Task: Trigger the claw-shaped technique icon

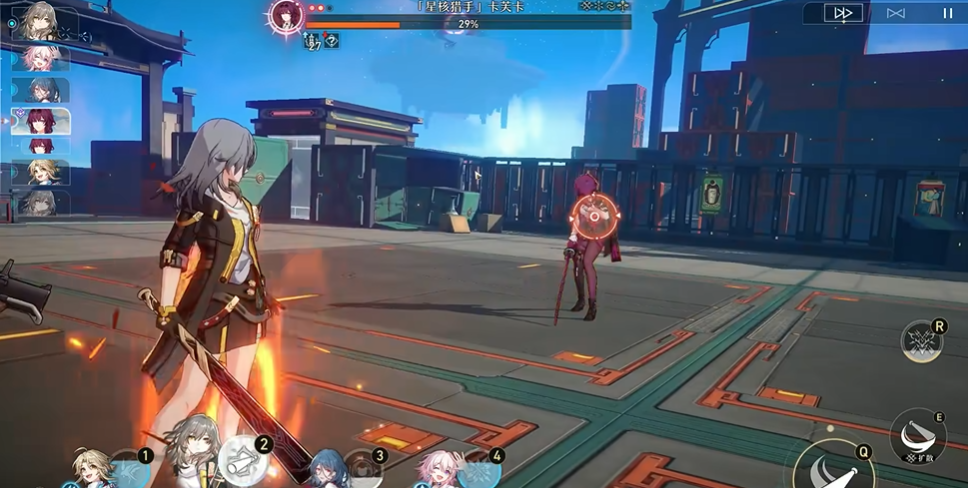Action: (x=921, y=342)
